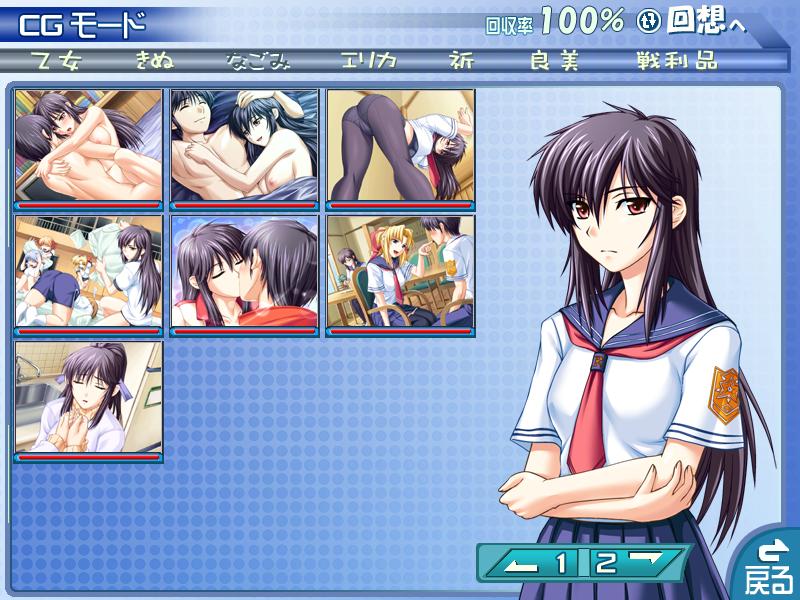The image size is (800, 600).
Task: Switch to the 祈 tab
Action: pyautogui.click(x=463, y=59)
